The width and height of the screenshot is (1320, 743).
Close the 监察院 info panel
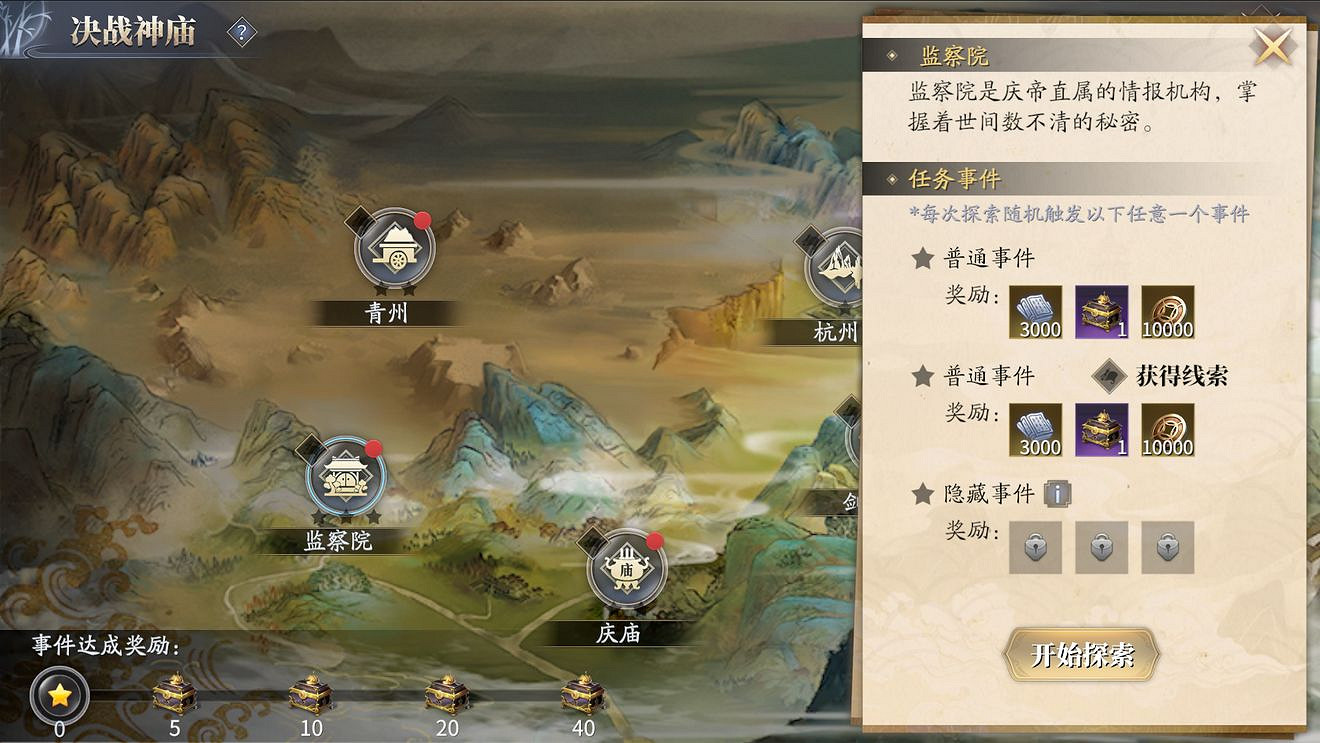1272,46
